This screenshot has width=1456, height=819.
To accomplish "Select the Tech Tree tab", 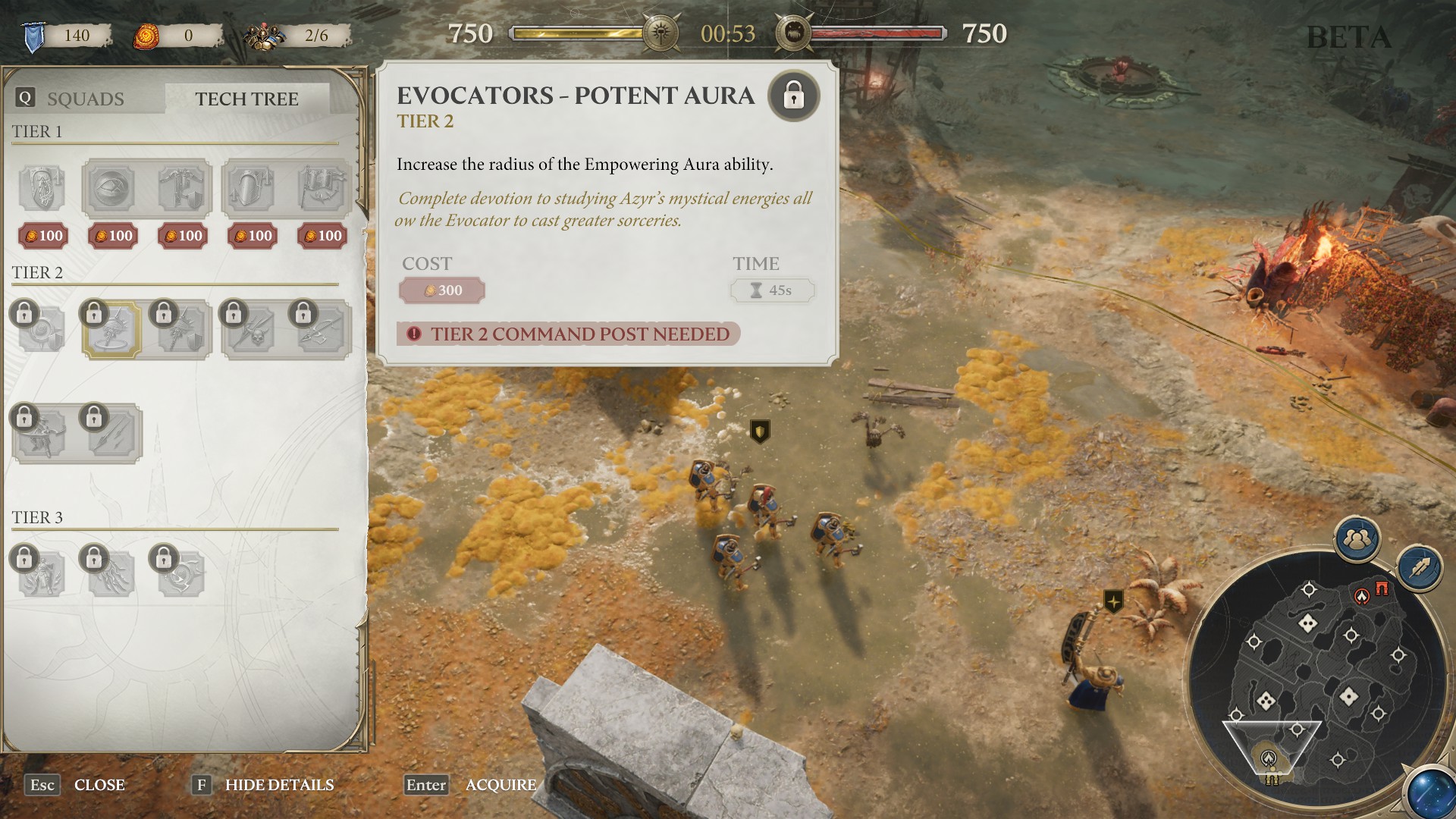I will (246, 99).
